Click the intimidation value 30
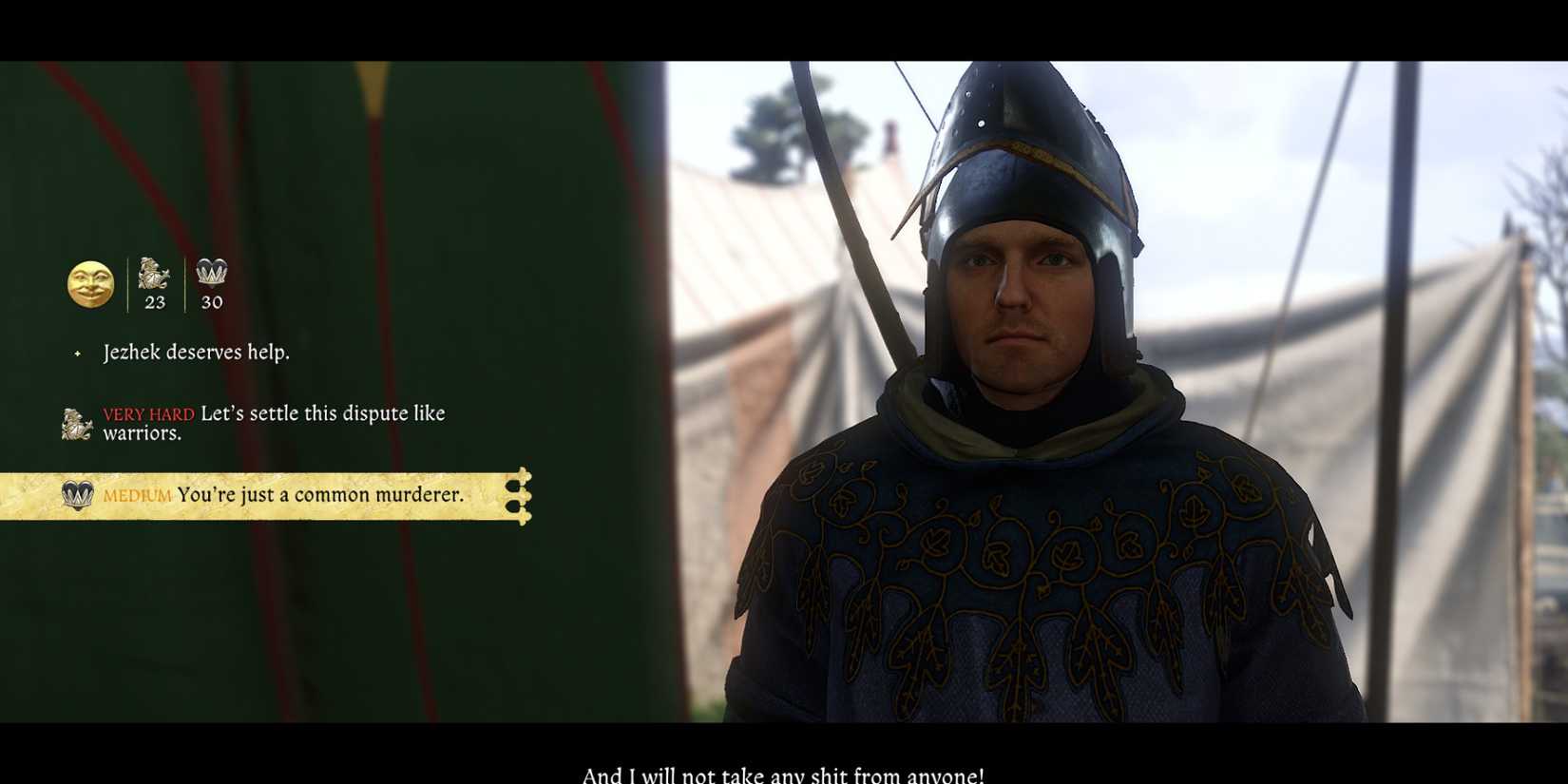 tap(211, 302)
